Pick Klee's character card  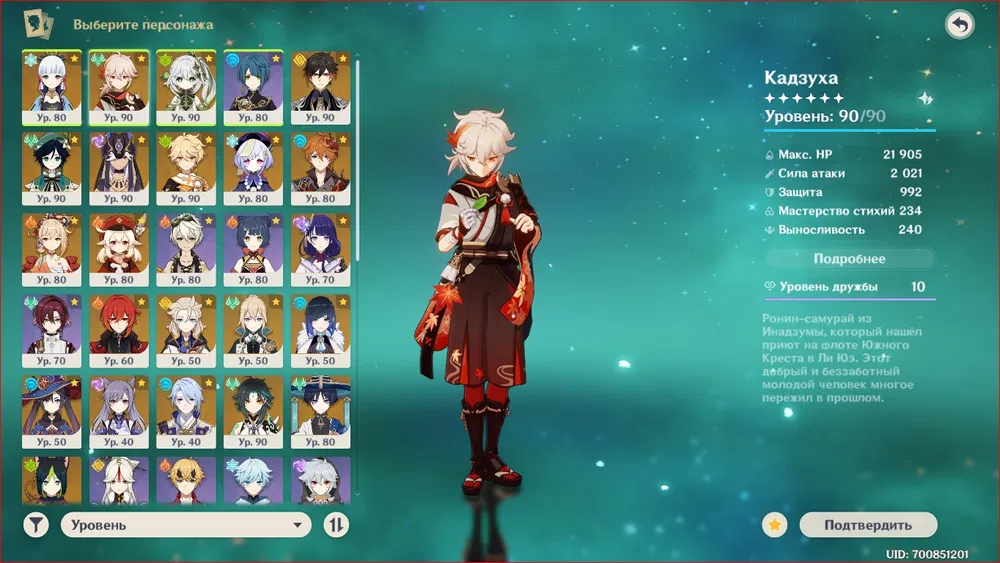tap(119, 250)
